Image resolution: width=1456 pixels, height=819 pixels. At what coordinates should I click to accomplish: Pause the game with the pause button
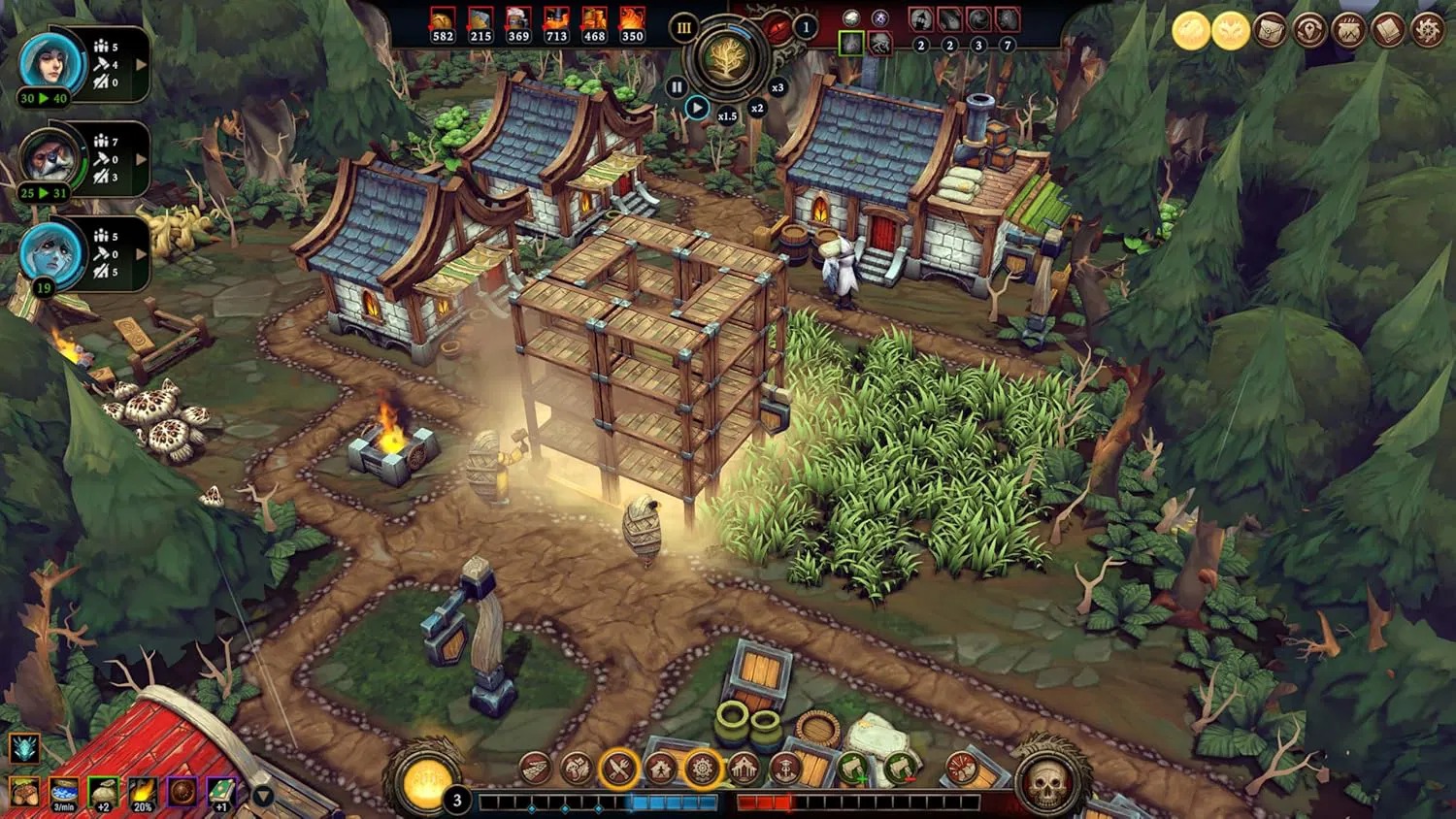tap(677, 85)
